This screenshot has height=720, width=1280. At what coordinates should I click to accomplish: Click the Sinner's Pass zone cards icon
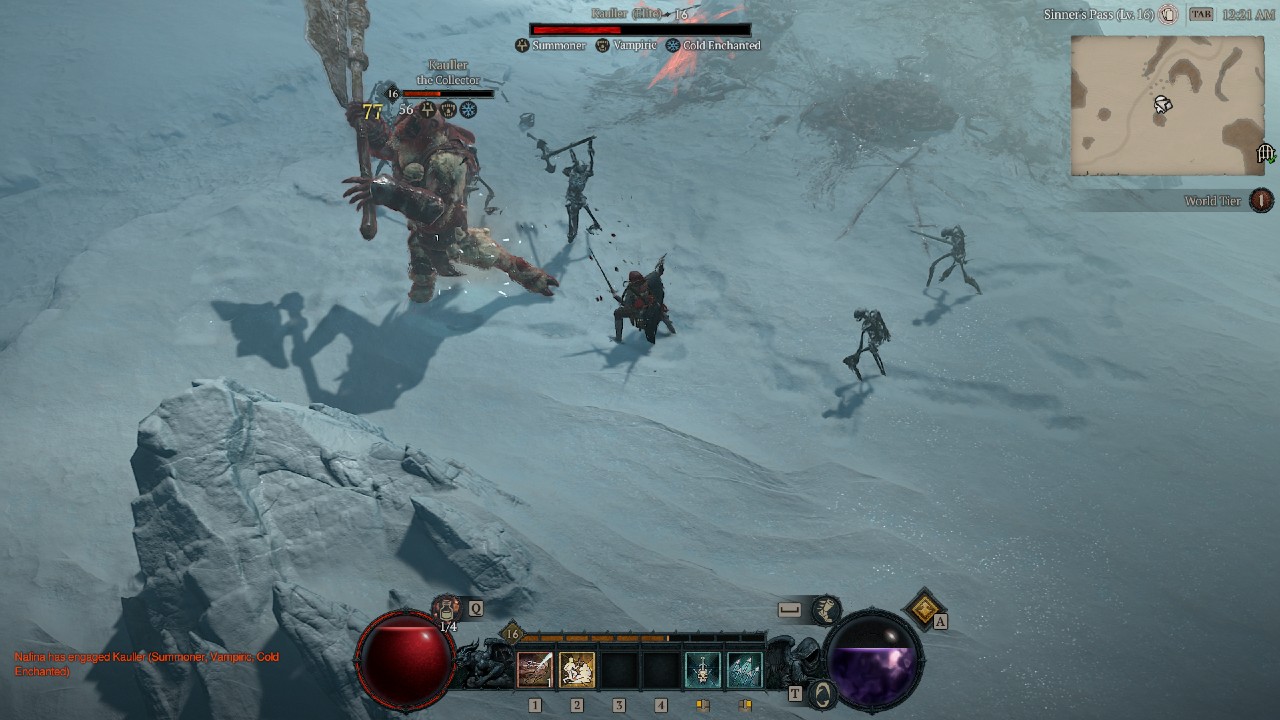point(1168,15)
